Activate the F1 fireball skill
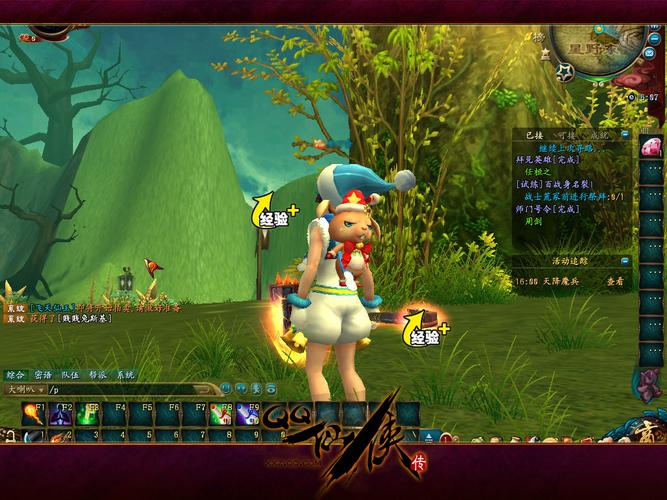The image size is (667, 500). [x=33, y=413]
